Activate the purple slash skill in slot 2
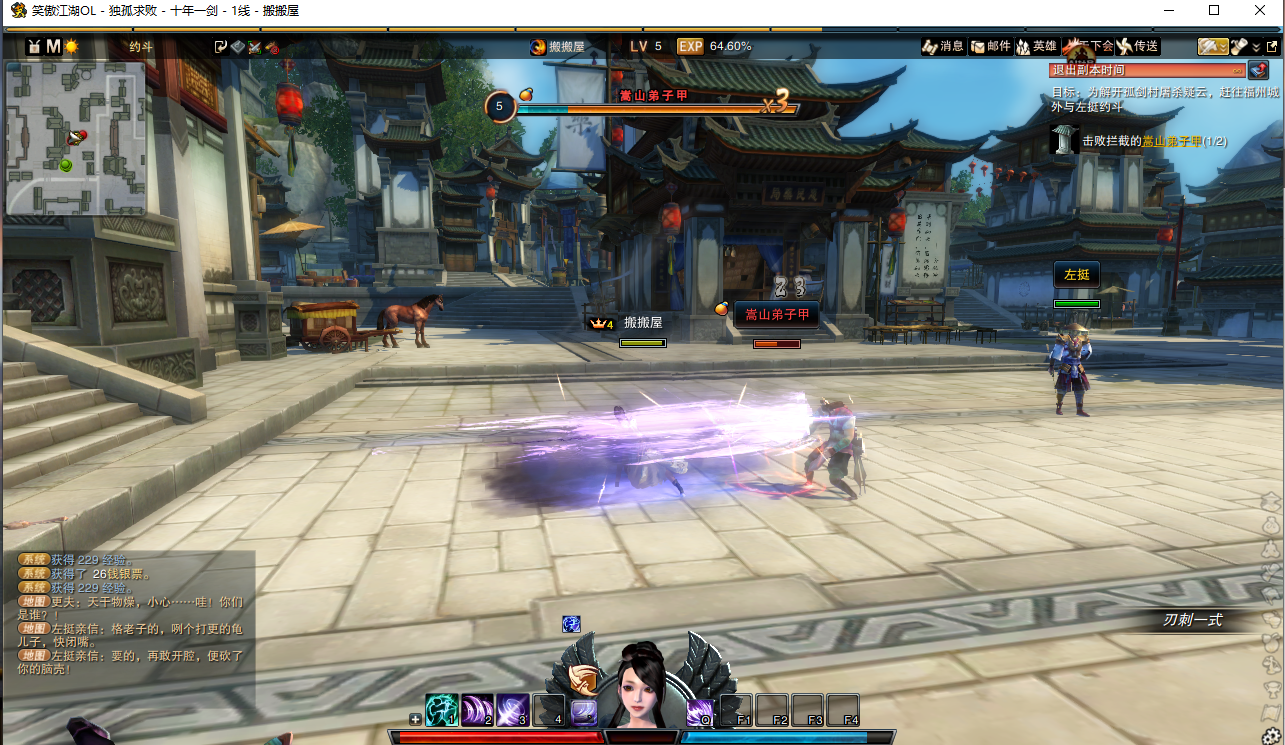Image resolution: width=1285 pixels, height=745 pixels. pos(477,710)
